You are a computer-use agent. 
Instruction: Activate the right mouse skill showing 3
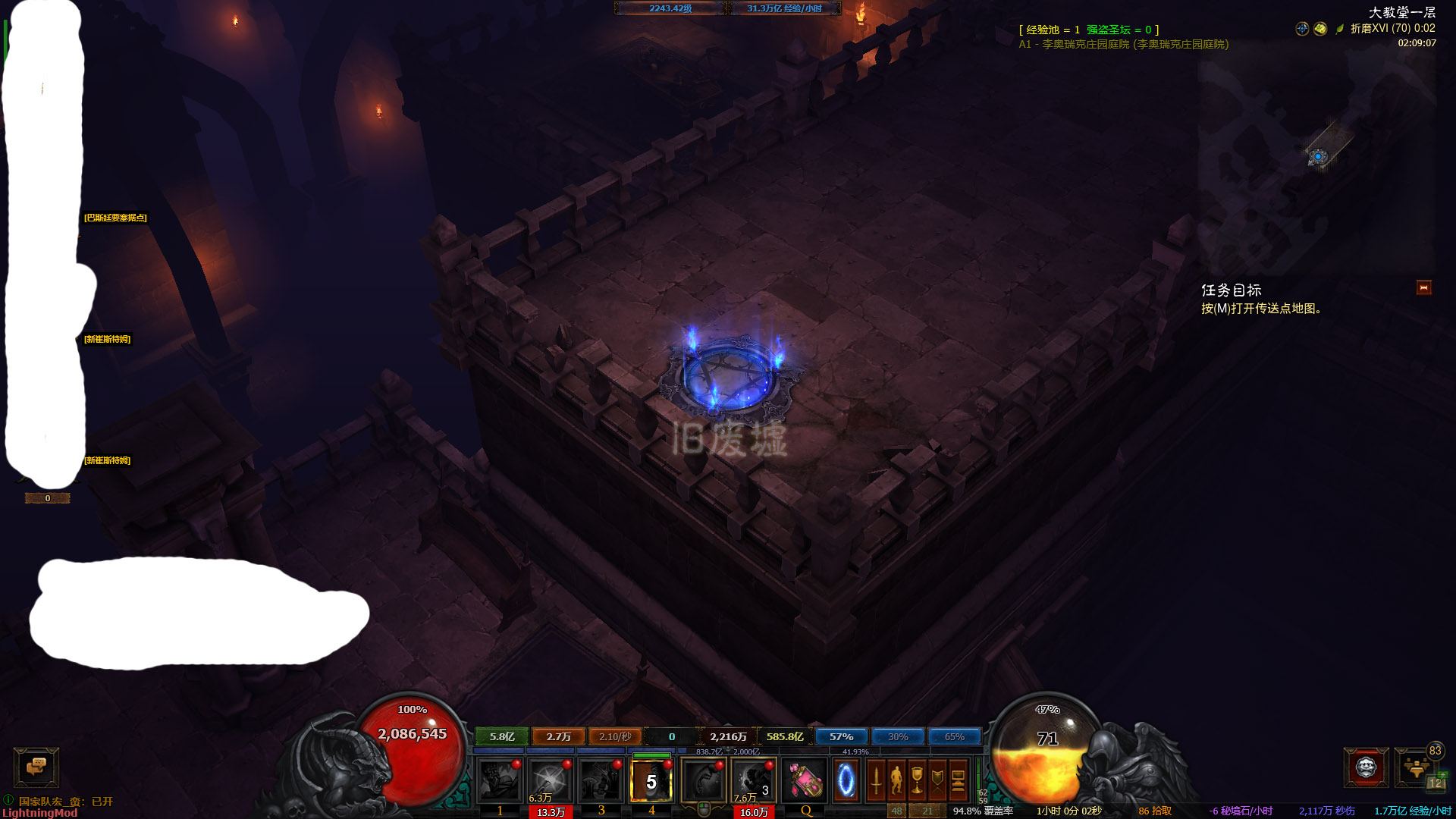[x=753, y=780]
